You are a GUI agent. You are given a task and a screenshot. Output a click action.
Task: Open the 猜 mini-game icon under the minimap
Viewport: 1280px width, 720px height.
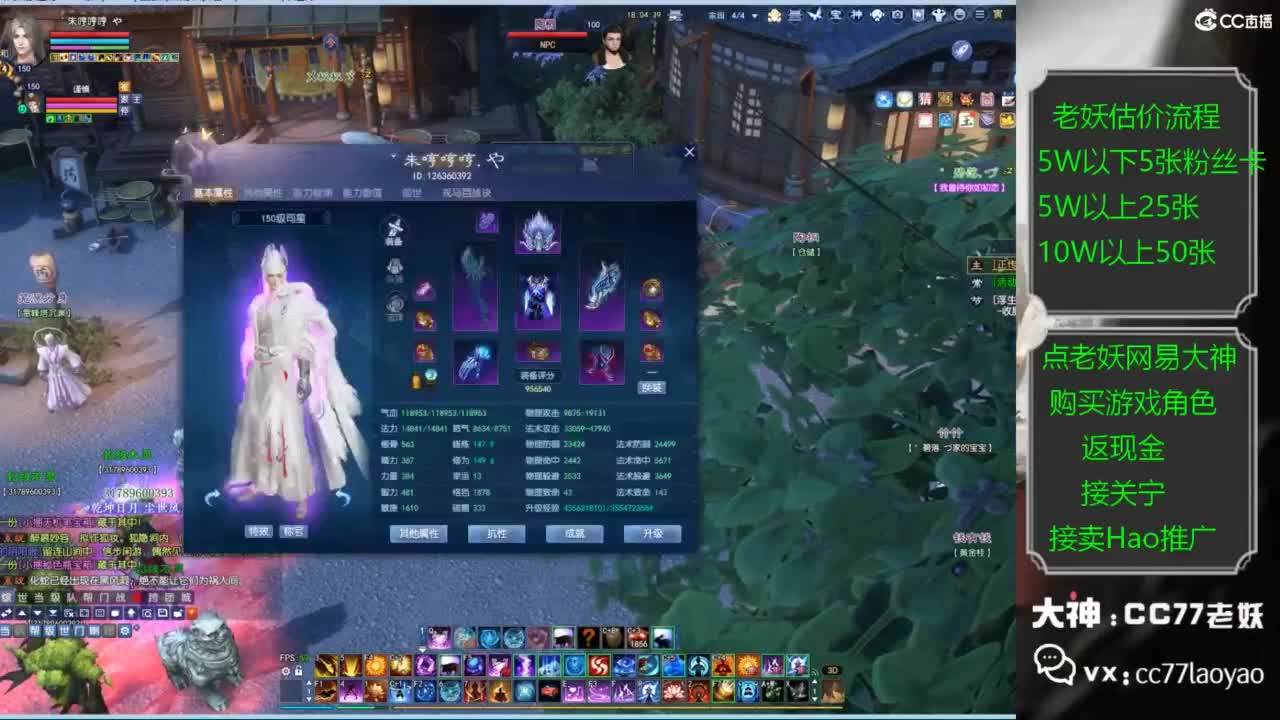click(x=925, y=98)
